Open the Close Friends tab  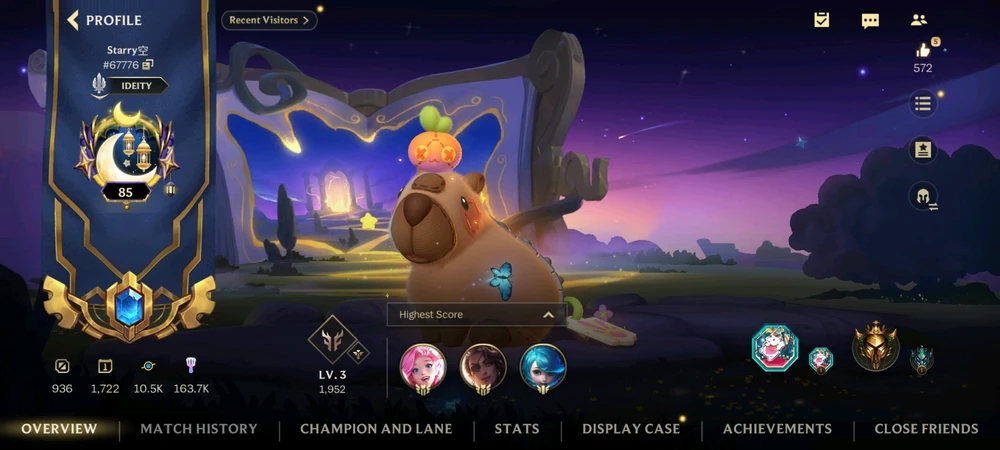pyautogui.click(x=926, y=429)
